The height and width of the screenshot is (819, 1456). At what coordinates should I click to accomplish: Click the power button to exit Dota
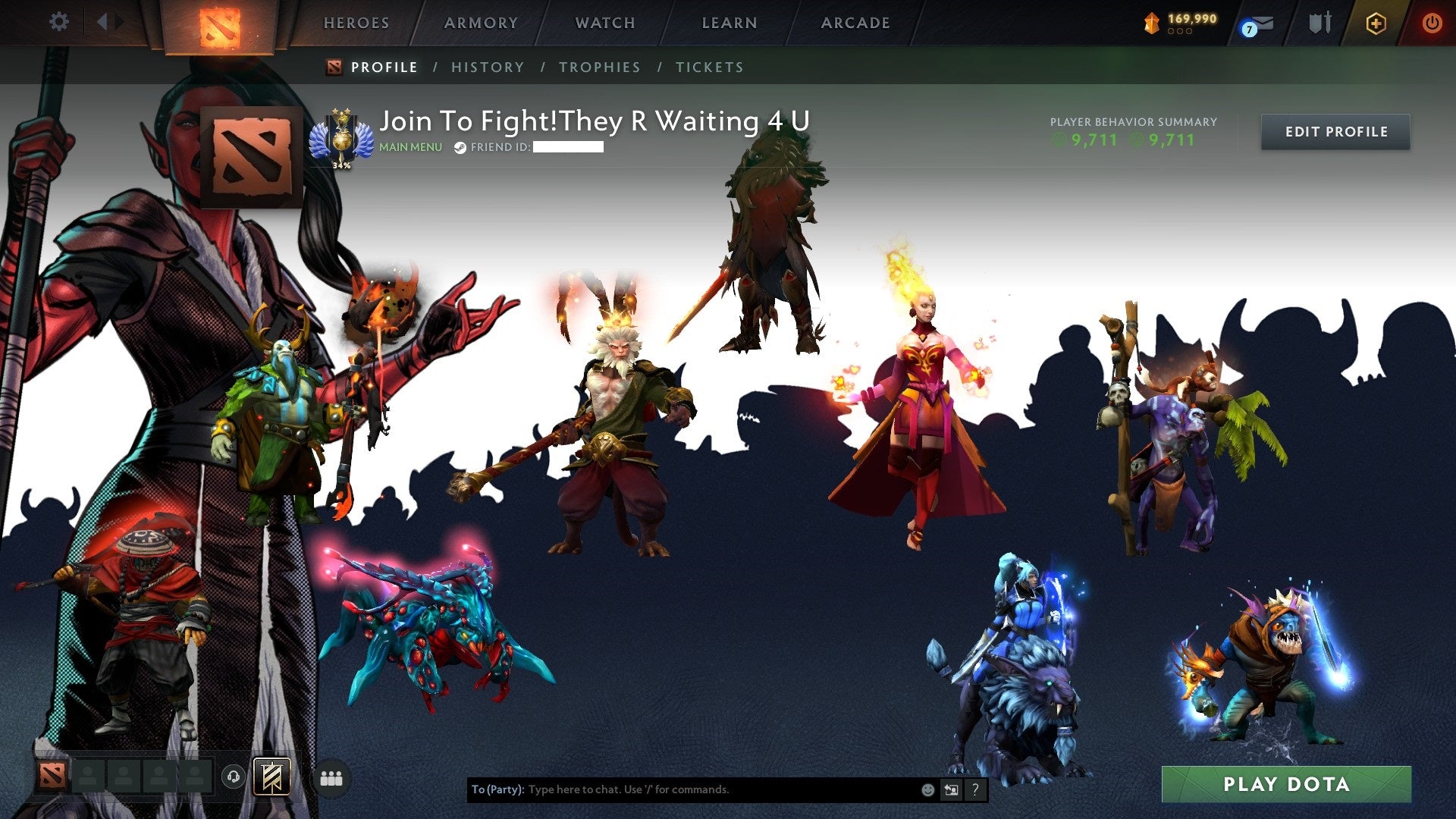pyautogui.click(x=1432, y=23)
